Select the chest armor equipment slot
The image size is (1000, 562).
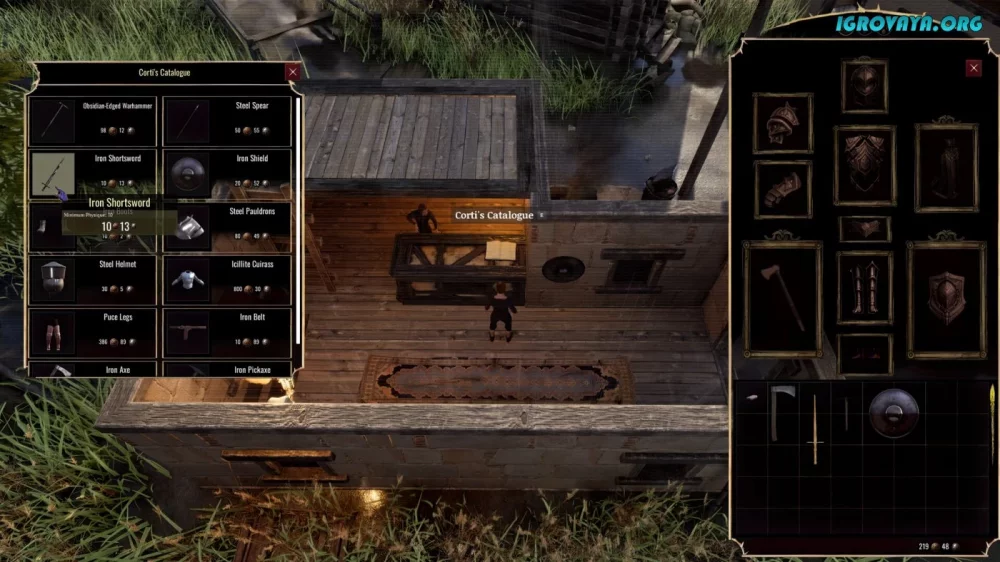[864, 165]
